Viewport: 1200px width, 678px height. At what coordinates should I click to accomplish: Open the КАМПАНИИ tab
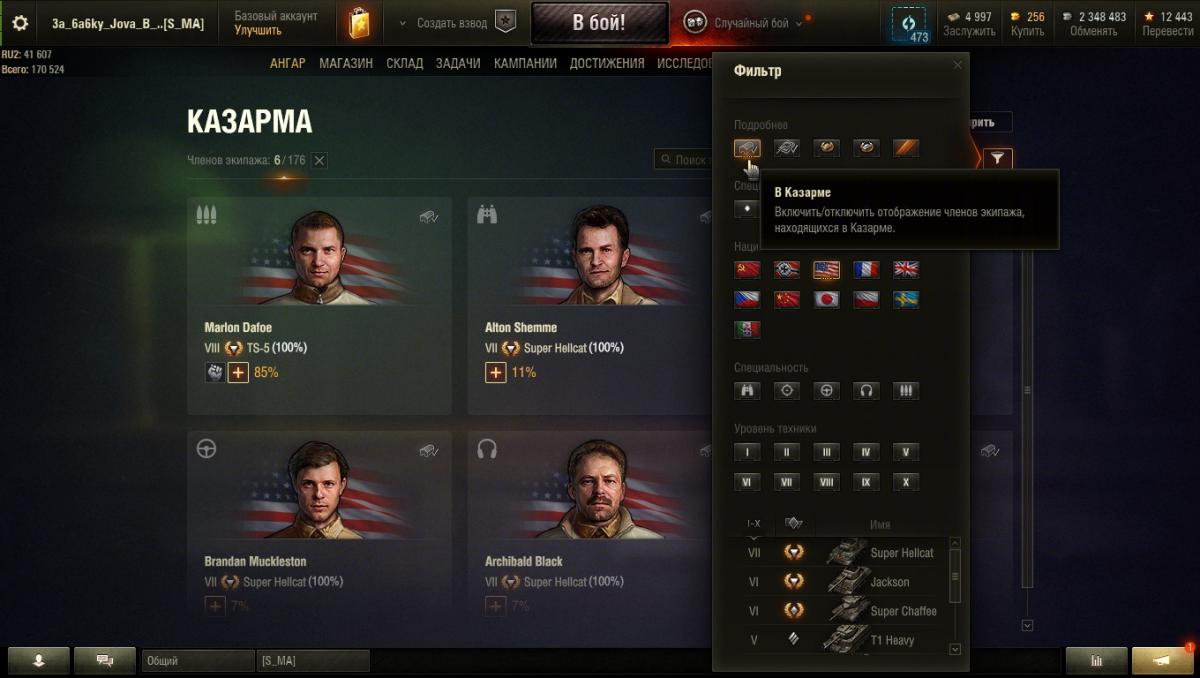point(525,63)
